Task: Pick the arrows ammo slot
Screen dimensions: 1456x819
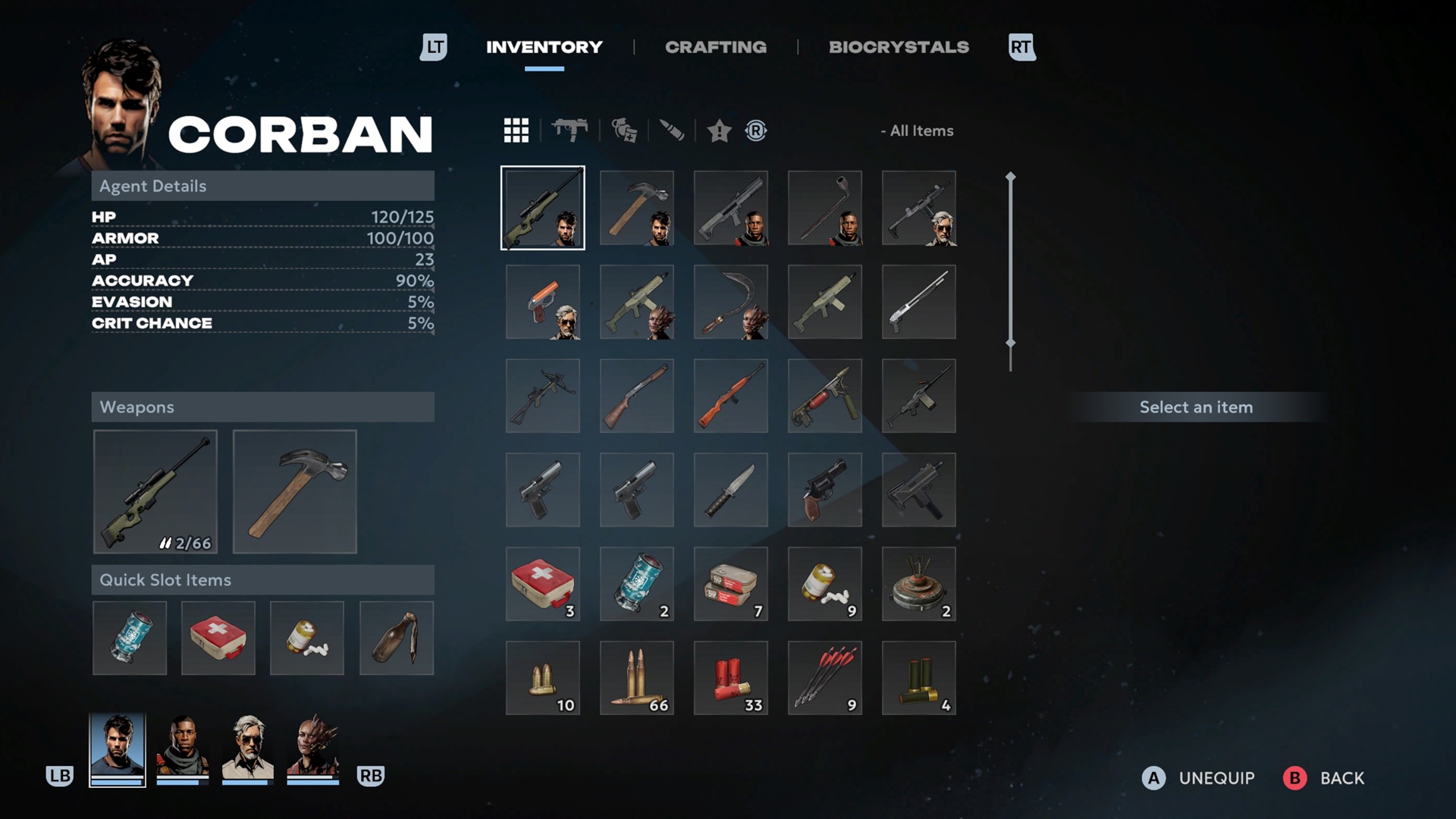Action: click(x=825, y=678)
